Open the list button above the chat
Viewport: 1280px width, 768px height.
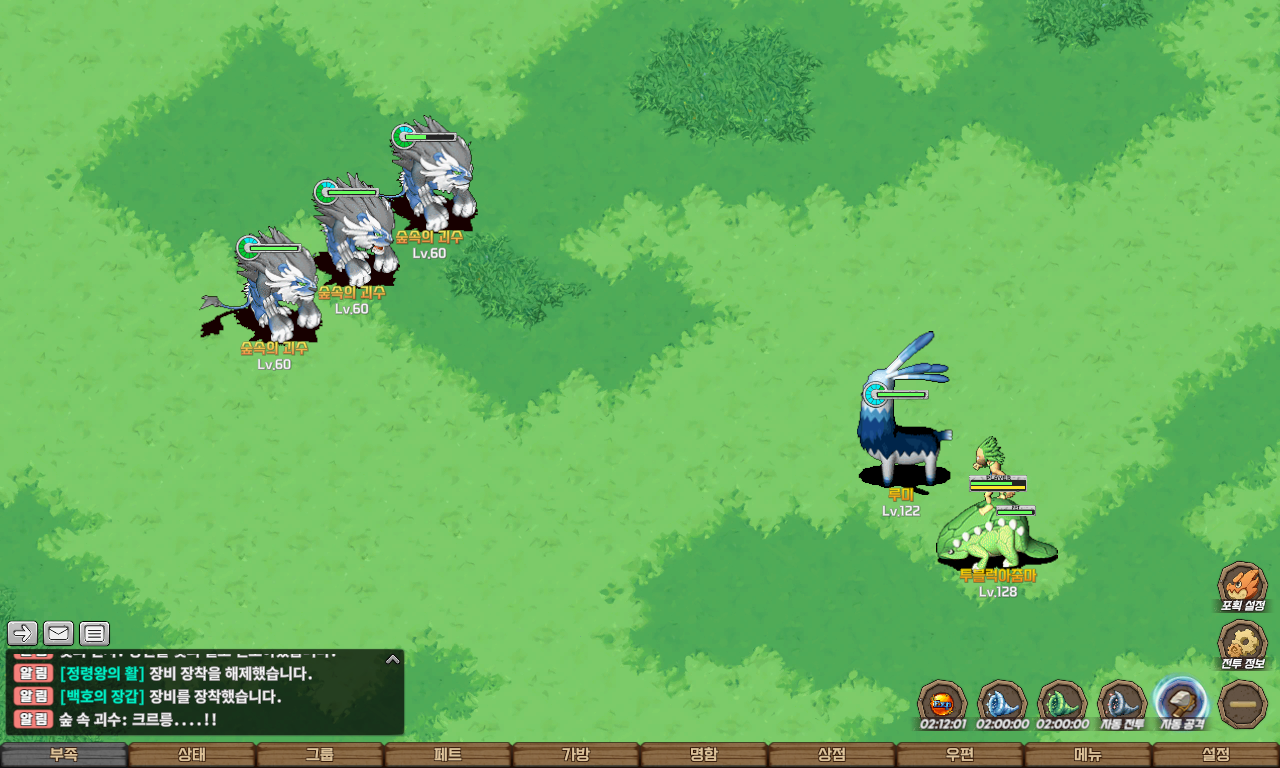click(95, 633)
